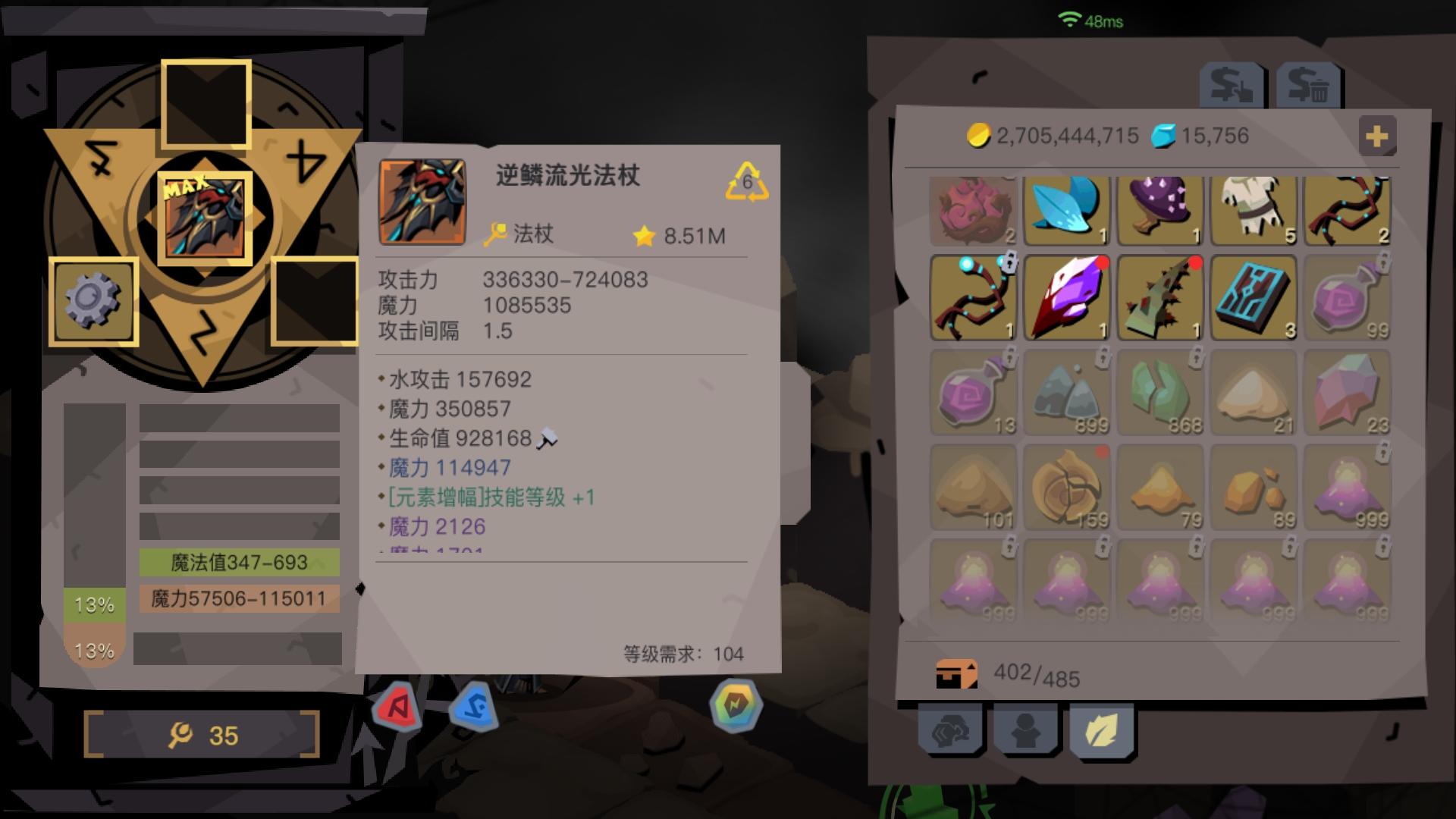Select the blue feather inventory item
The width and height of the screenshot is (1456, 819).
(x=1065, y=212)
